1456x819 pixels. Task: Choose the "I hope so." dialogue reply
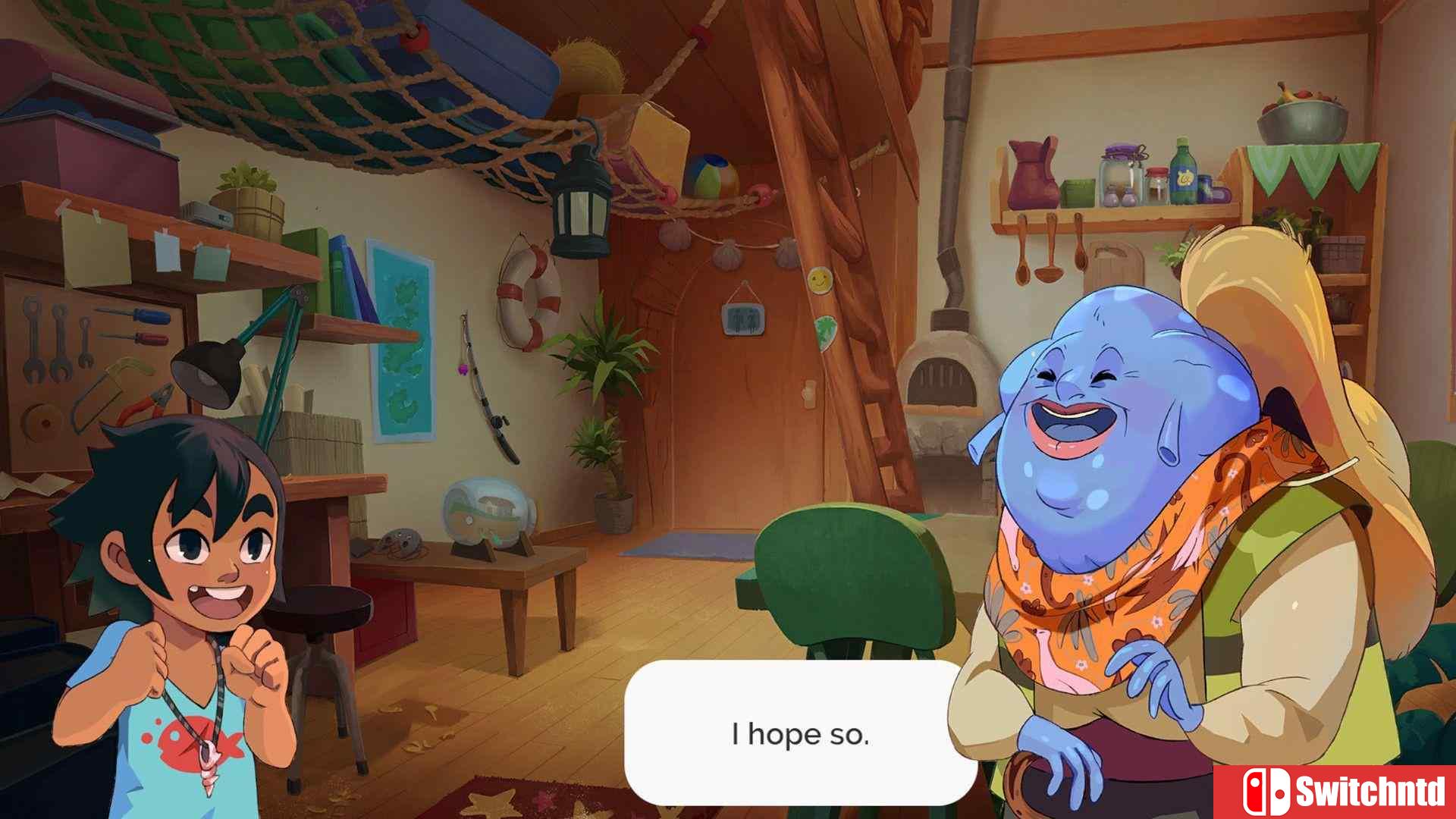coord(800,733)
